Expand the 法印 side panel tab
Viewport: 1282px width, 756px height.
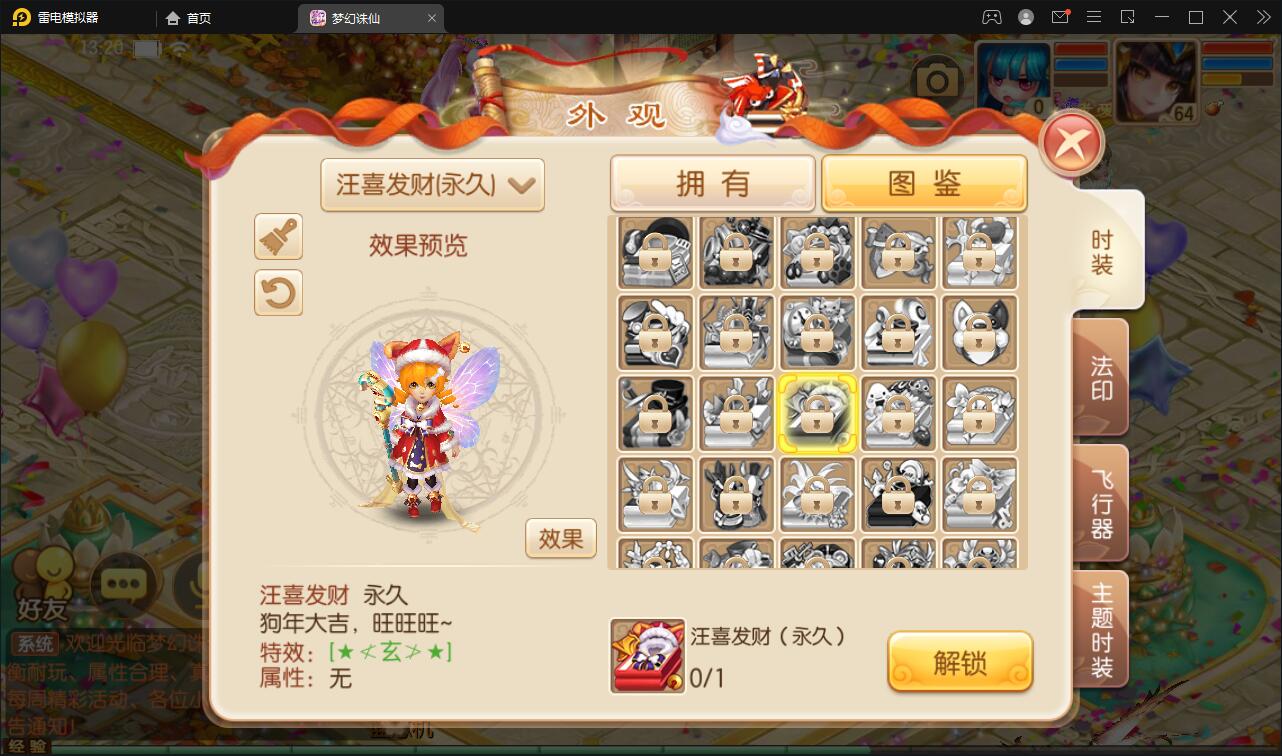[1099, 376]
